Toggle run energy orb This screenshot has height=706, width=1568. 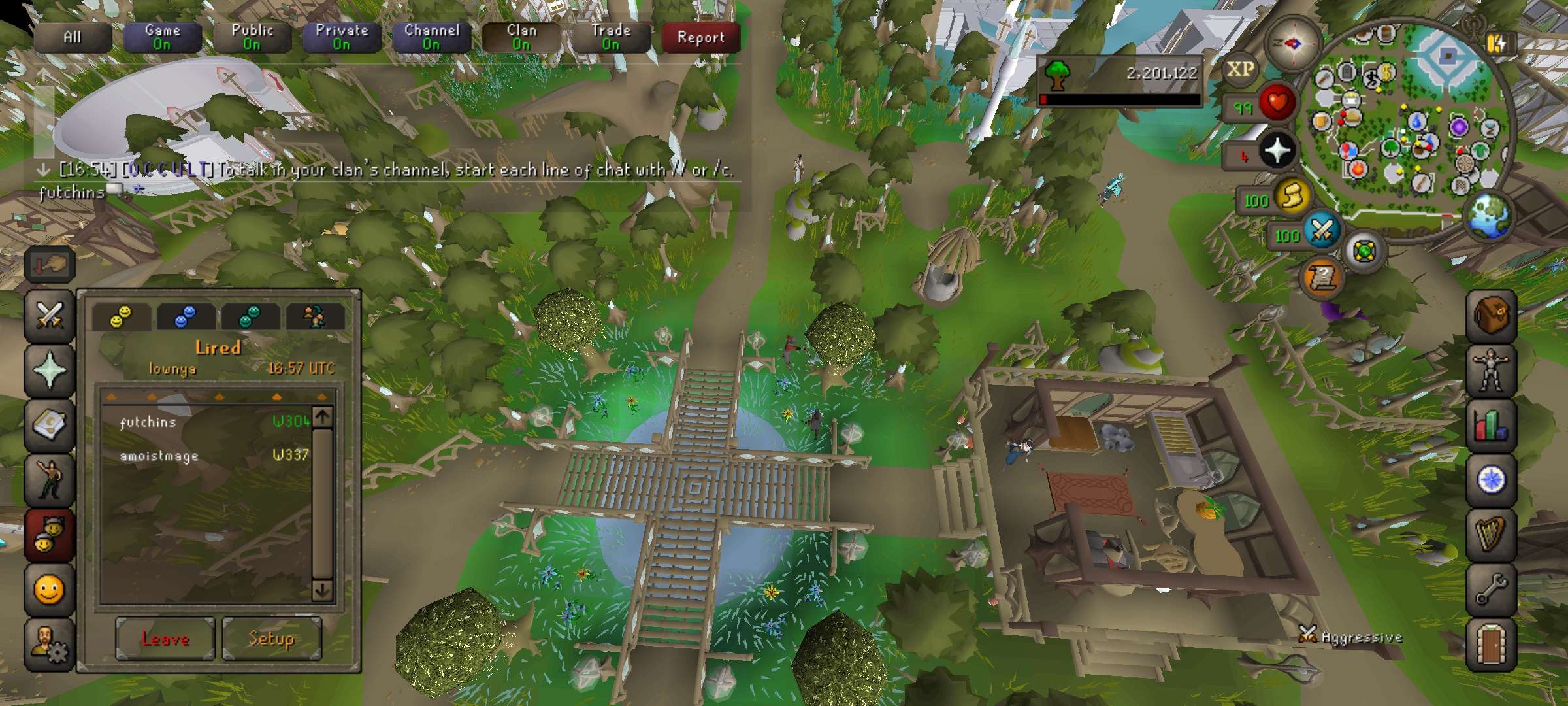1292,196
